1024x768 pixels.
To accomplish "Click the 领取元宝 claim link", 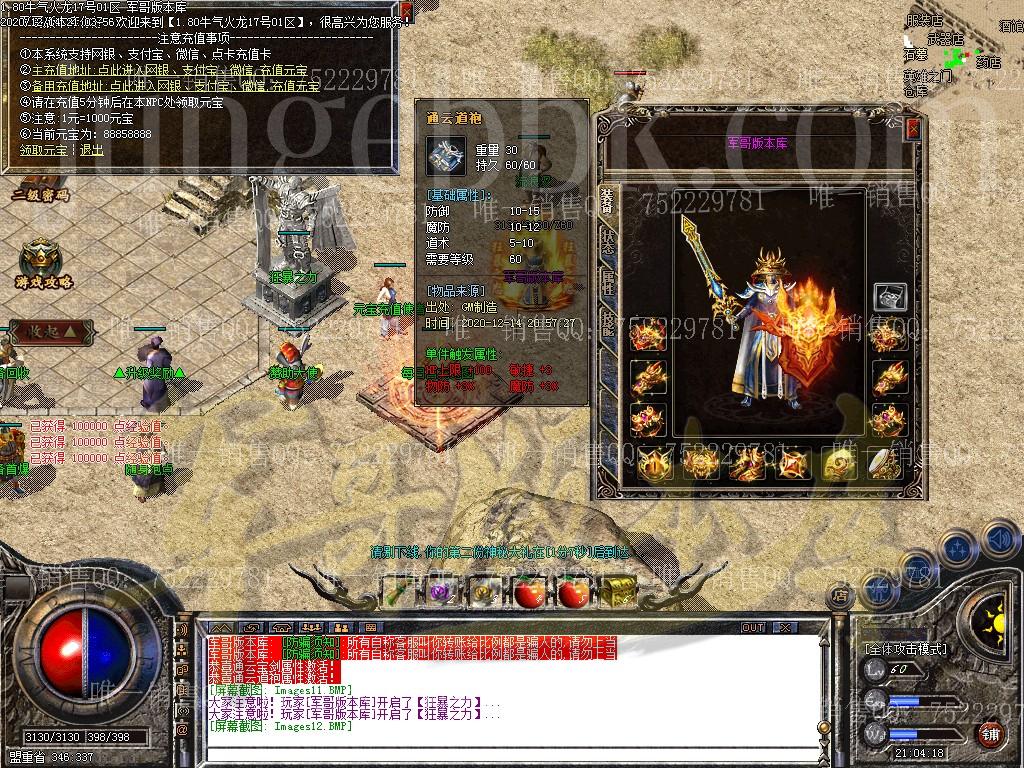I will (x=42, y=149).
